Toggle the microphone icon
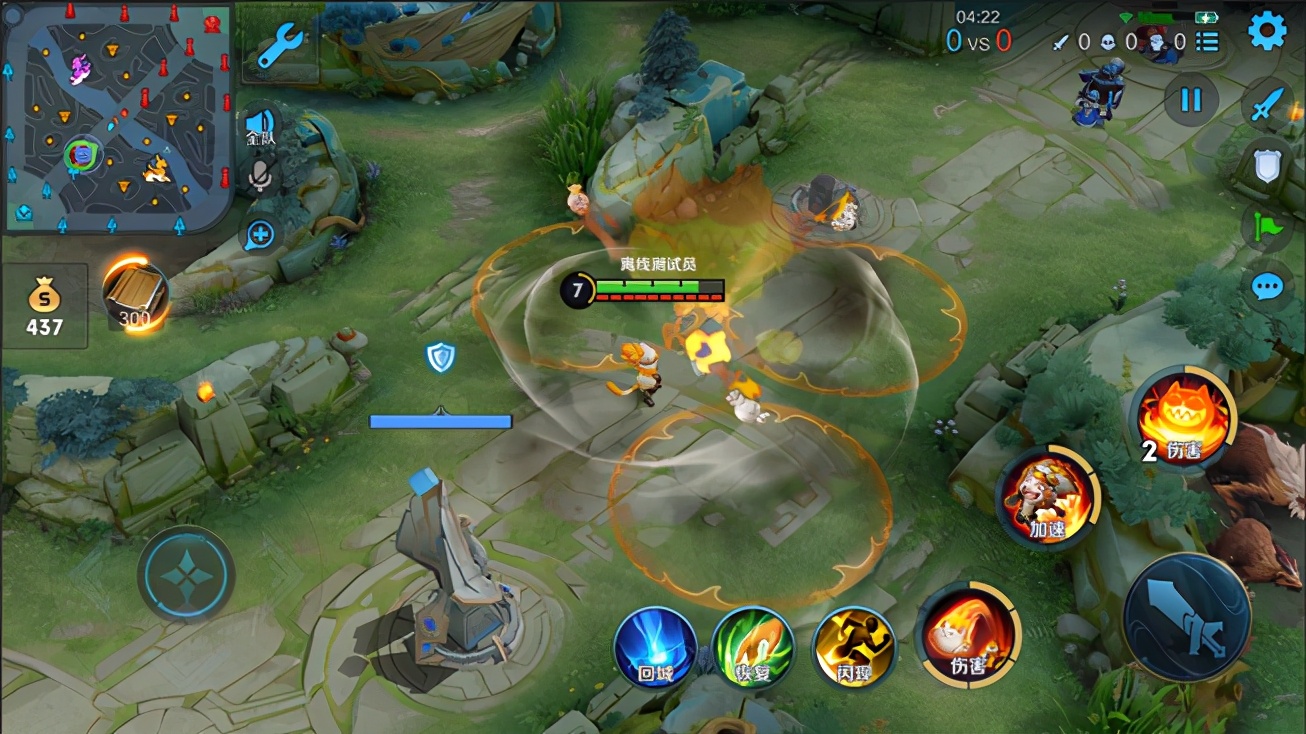 (259, 175)
